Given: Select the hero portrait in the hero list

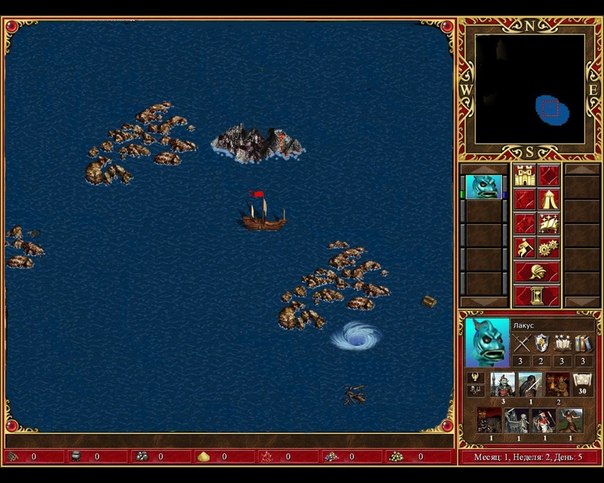Looking at the screenshot, I should 483,187.
